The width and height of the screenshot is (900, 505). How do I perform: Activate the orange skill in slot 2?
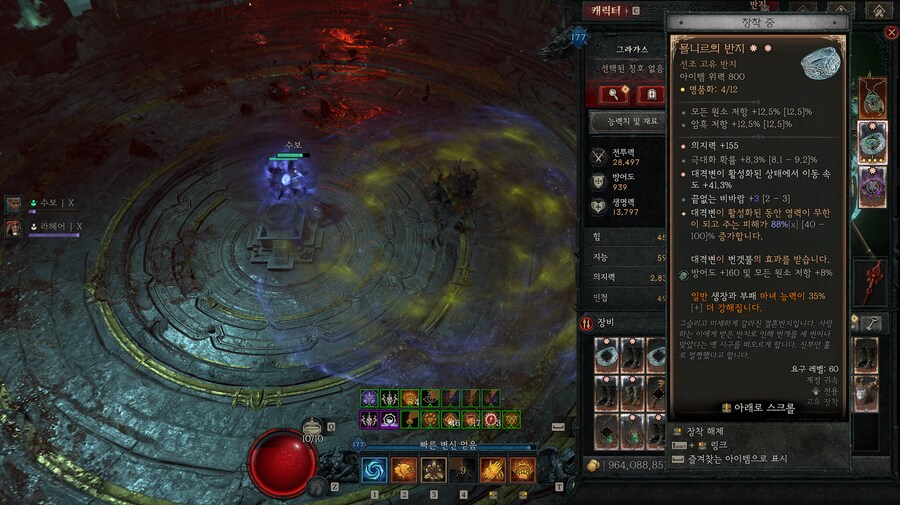click(x=404, y=470)
